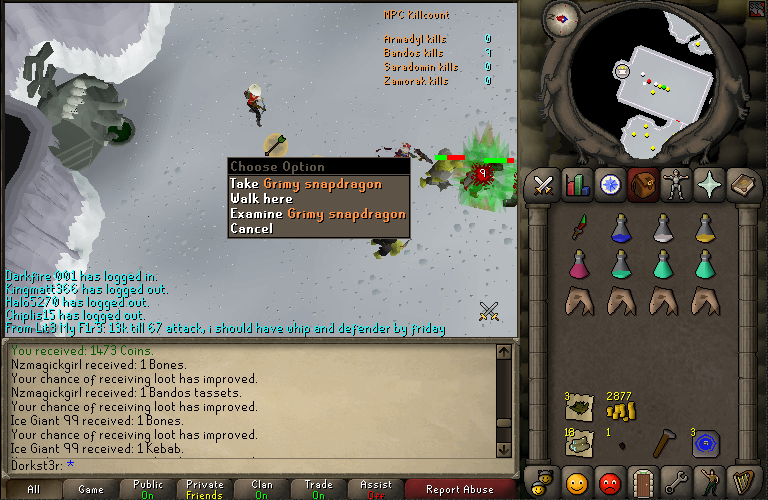Click Report Abuse button
The width and height of the screenshot is (768, 500).
click(x=459, y=489)
